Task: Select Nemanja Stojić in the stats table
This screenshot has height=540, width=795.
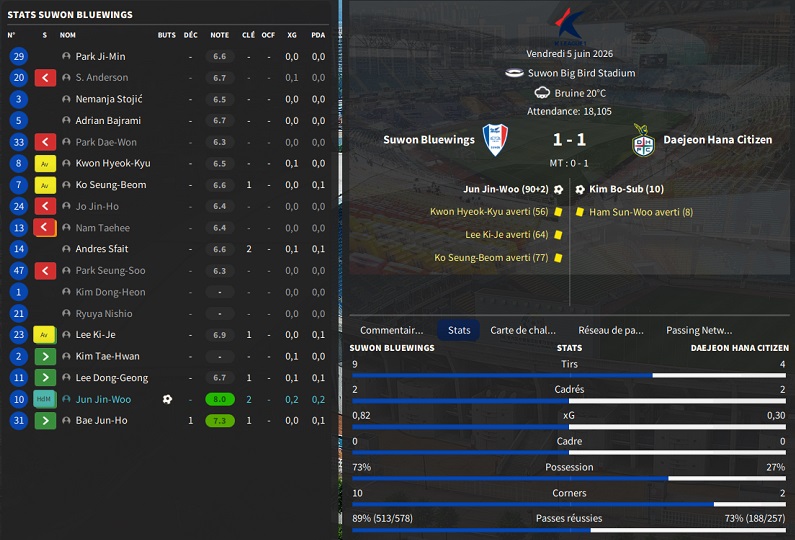Action: pos(109,99)
